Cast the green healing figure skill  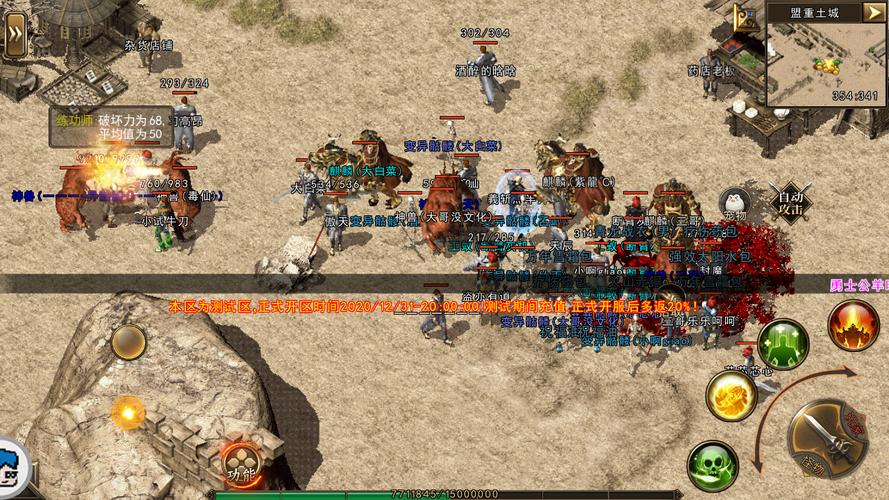coord(783,345)
